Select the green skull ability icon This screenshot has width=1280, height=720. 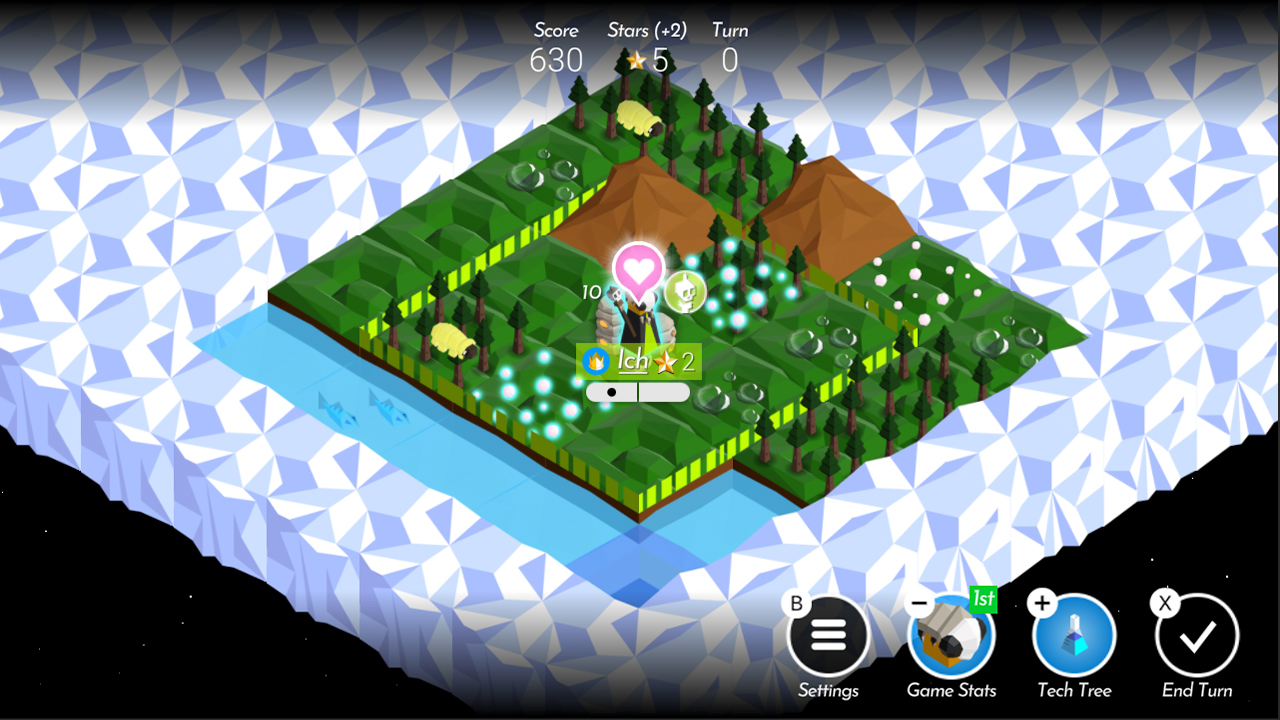tap(684, 294)
